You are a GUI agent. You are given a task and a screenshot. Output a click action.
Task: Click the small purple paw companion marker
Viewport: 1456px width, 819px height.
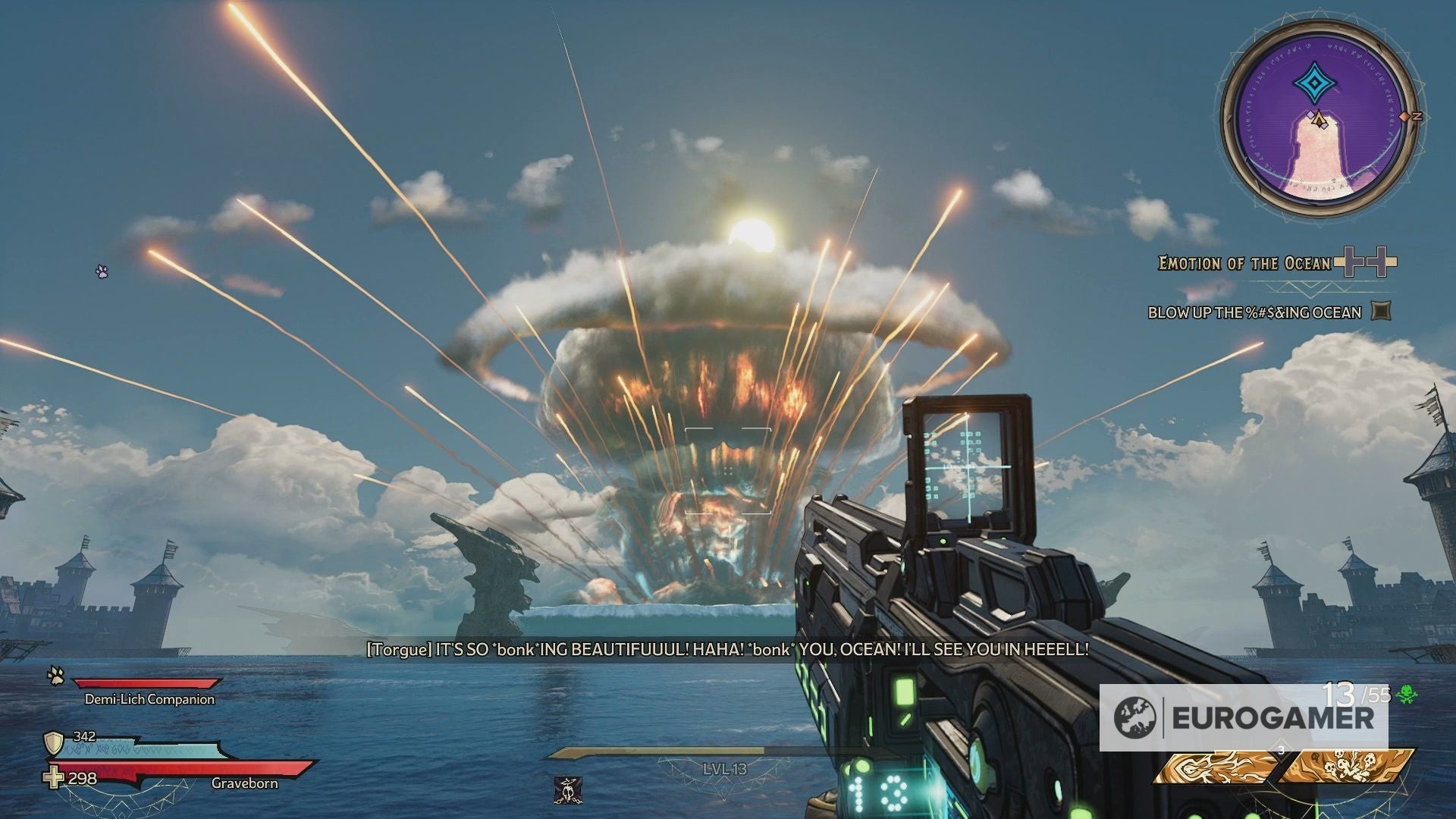pyautogui.click(x=102, y=270)
